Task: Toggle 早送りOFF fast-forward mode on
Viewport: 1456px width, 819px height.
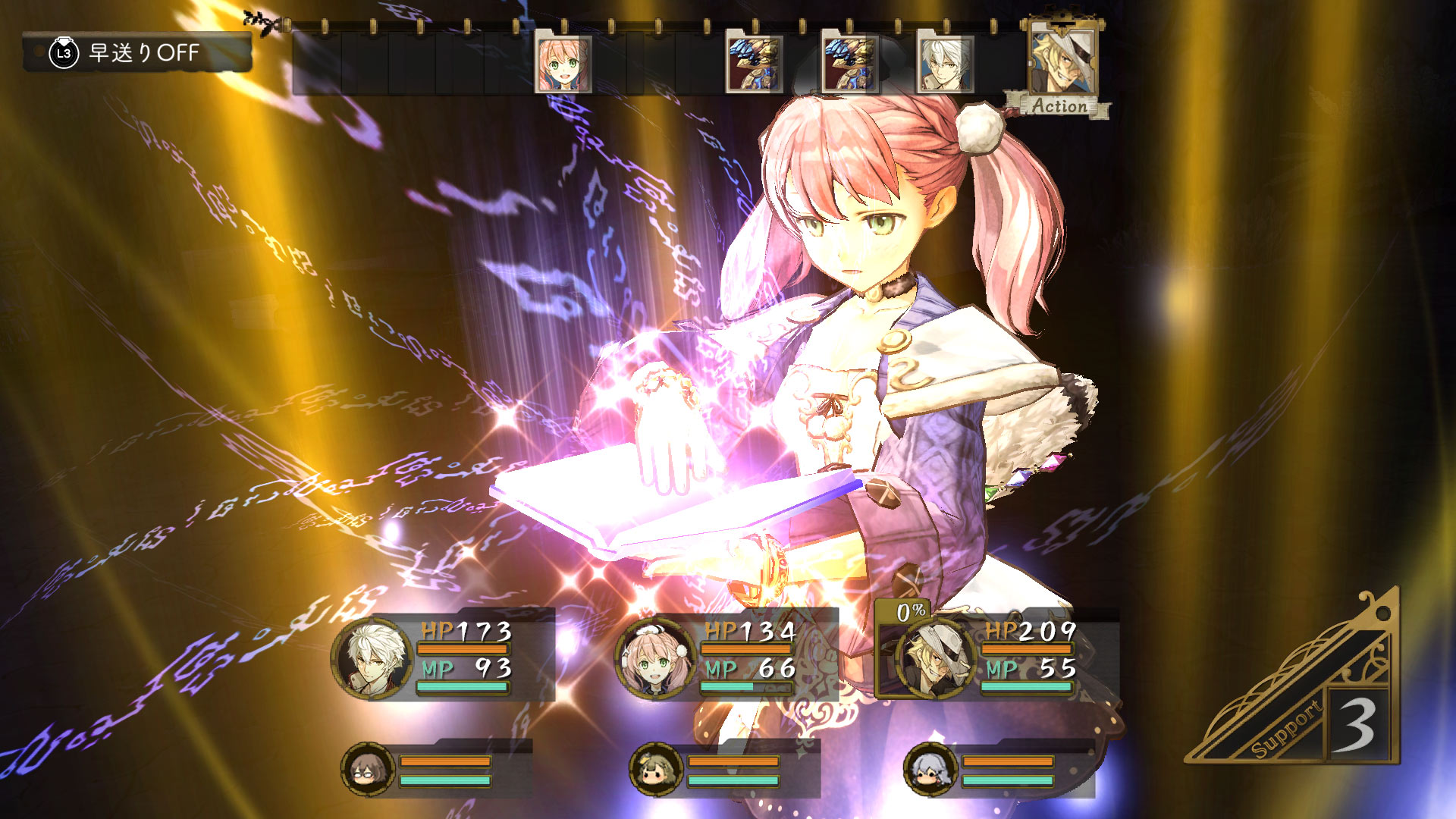Action: (144, 53)
